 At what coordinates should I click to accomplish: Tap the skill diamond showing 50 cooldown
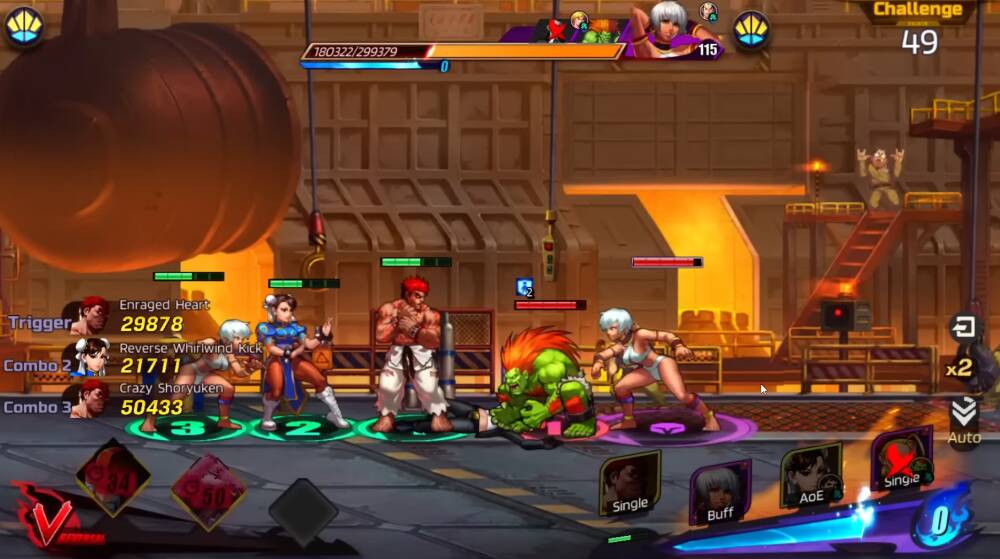(208, 490)
